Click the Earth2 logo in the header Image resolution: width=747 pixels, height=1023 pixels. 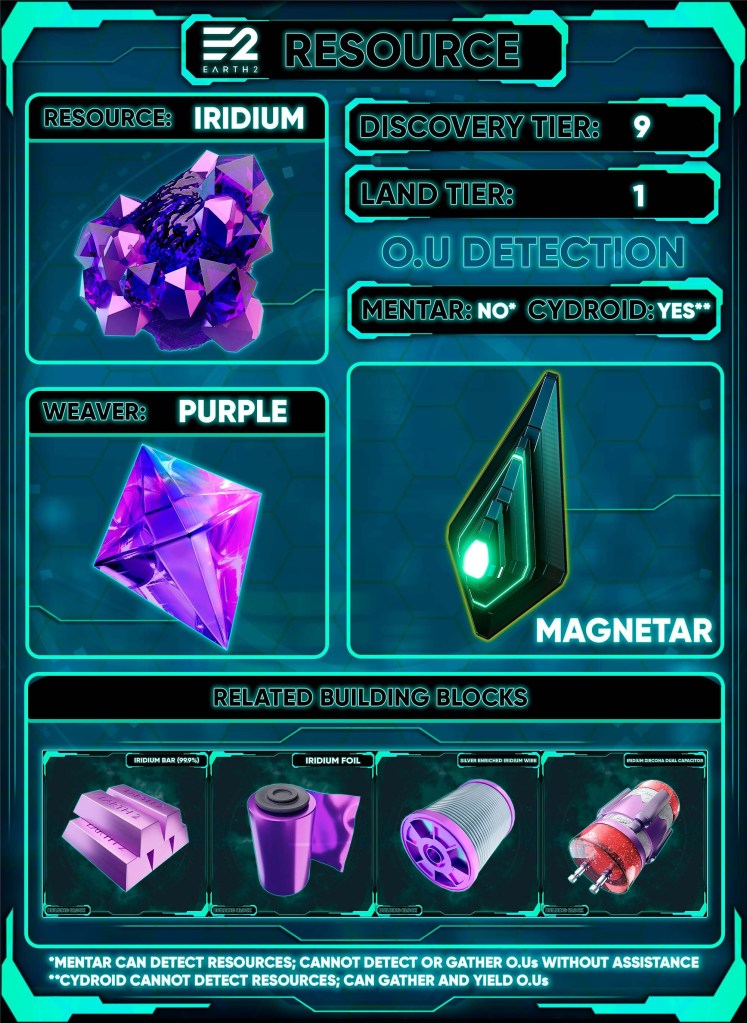coord(232,48)
